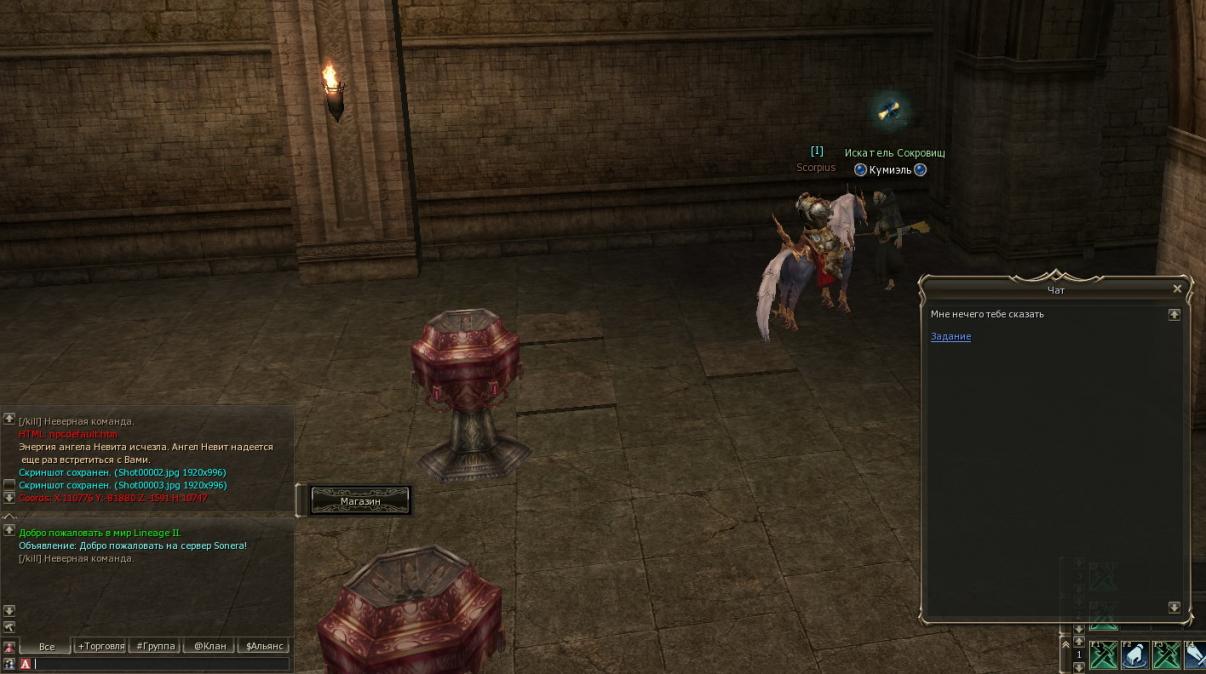Click the dialogue window scroll-up arrow
The width and height of the screenshot is (1206, 674).
click(x=1174, y=314)
